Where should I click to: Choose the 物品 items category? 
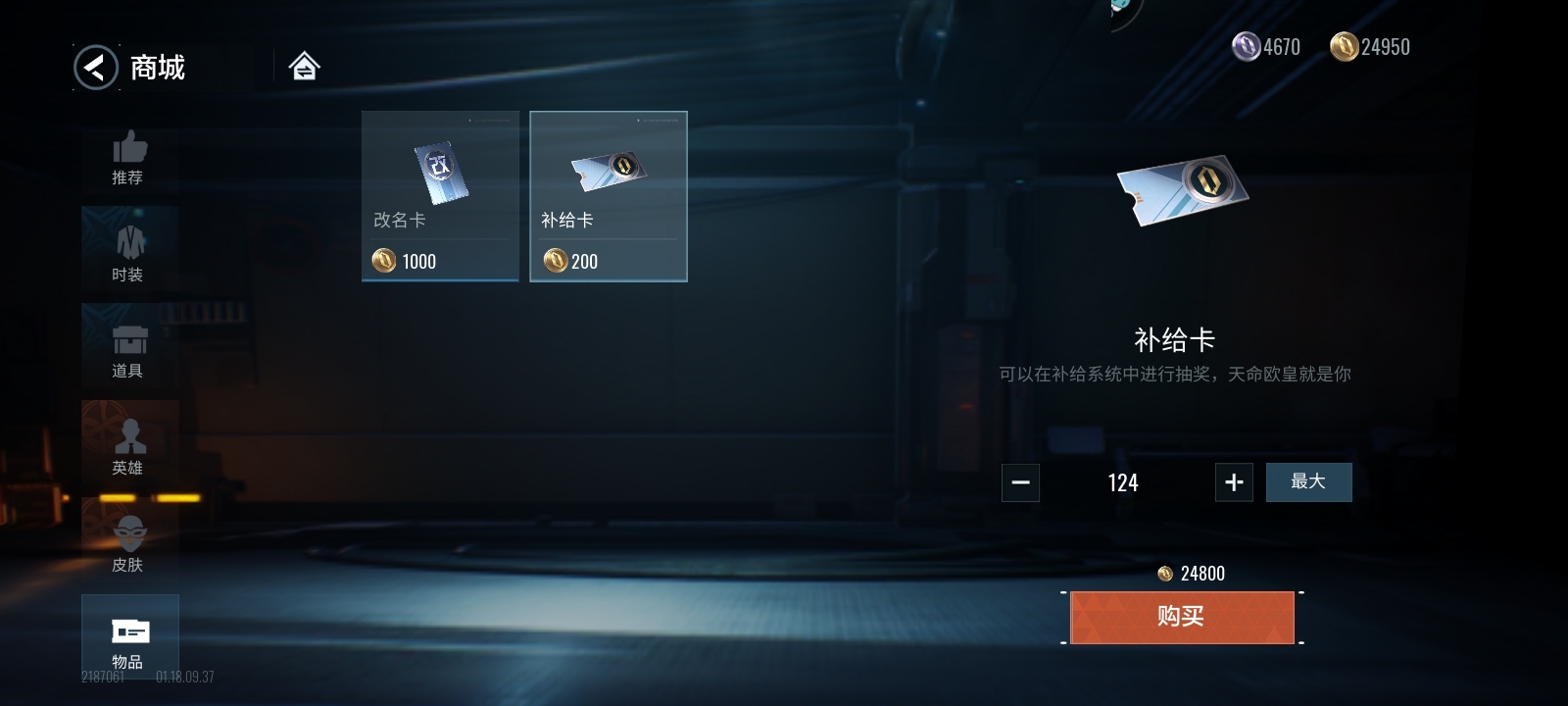pos(129,639)
